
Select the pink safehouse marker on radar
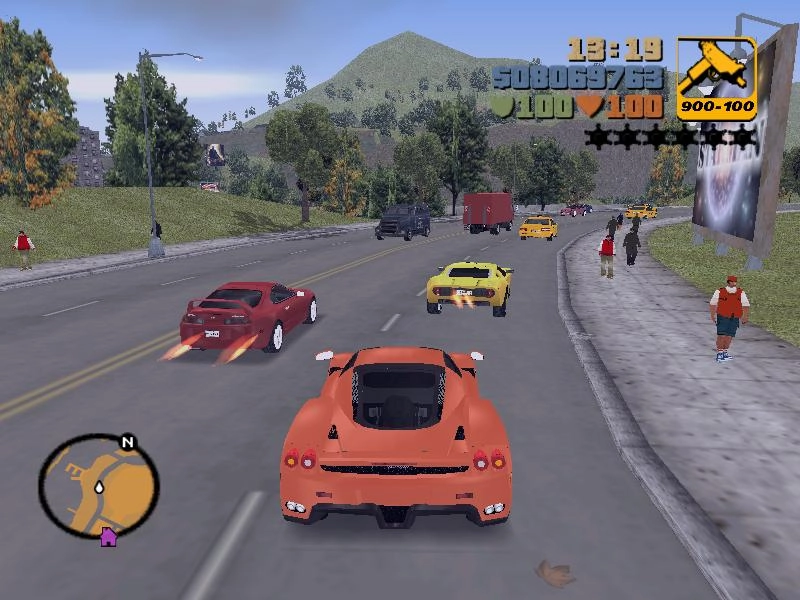pyautogui.click(x=108, y=538)
